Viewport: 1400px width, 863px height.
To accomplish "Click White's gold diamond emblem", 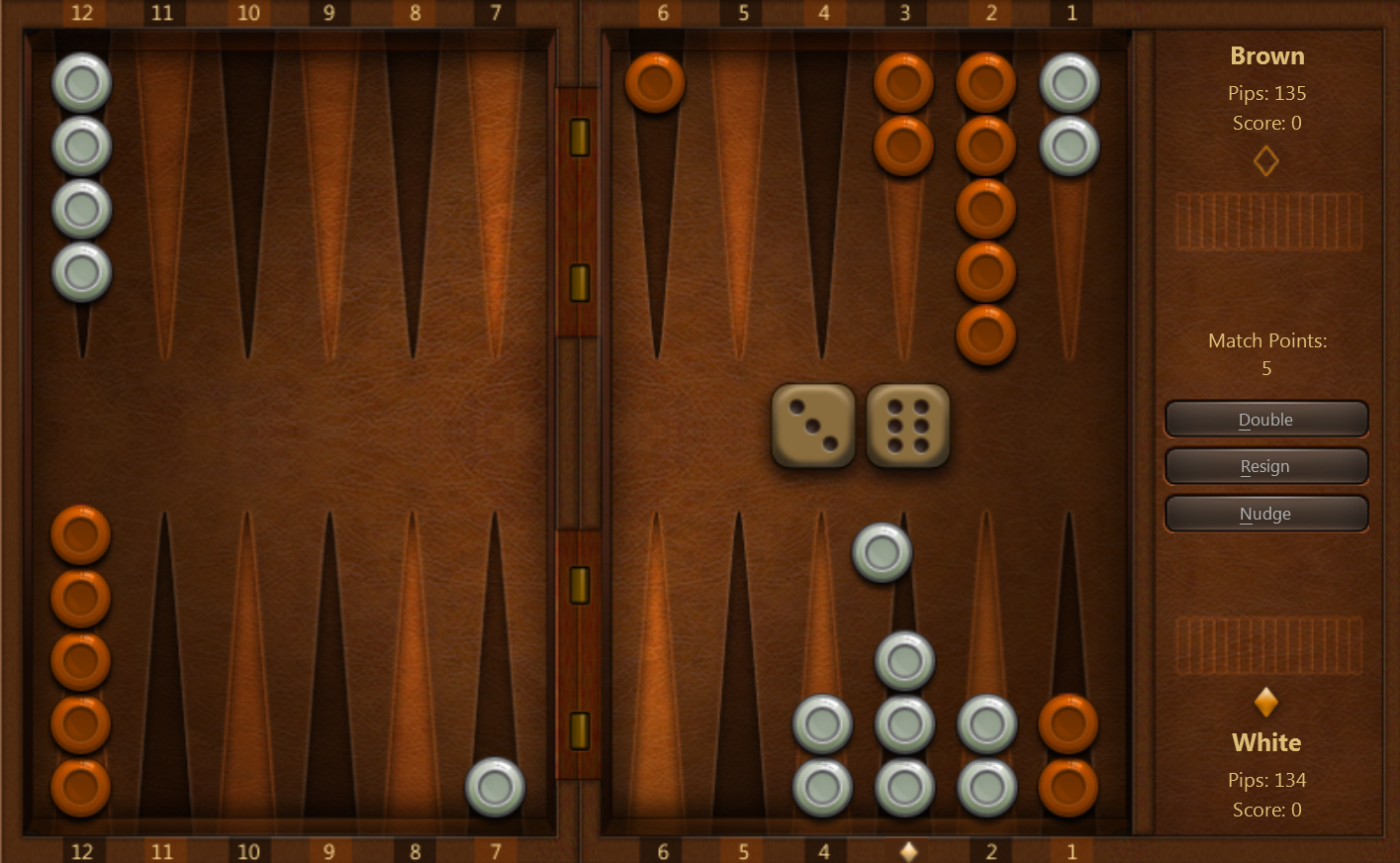I will (x=1266, y=703).
